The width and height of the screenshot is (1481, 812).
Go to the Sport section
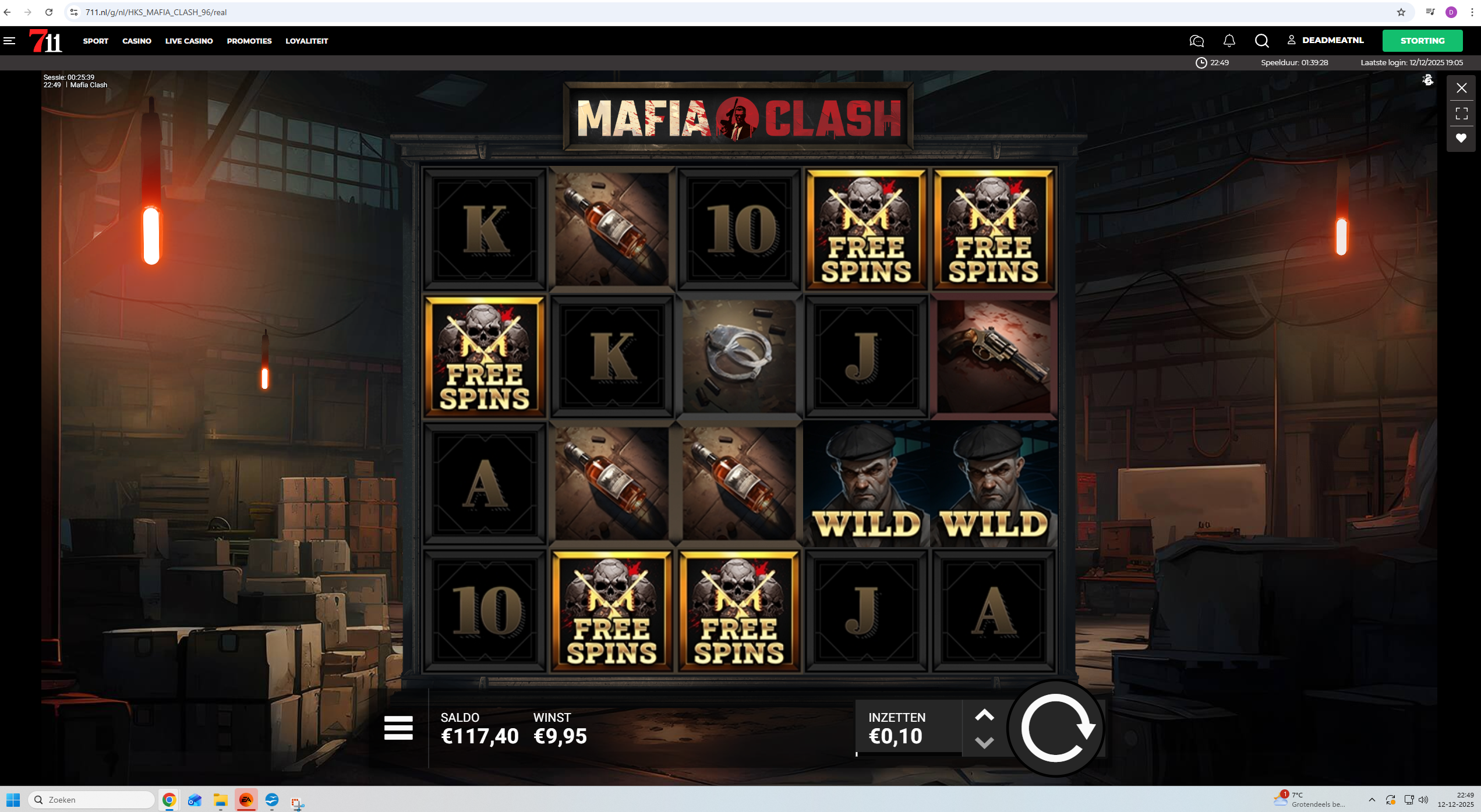(96, 41)
